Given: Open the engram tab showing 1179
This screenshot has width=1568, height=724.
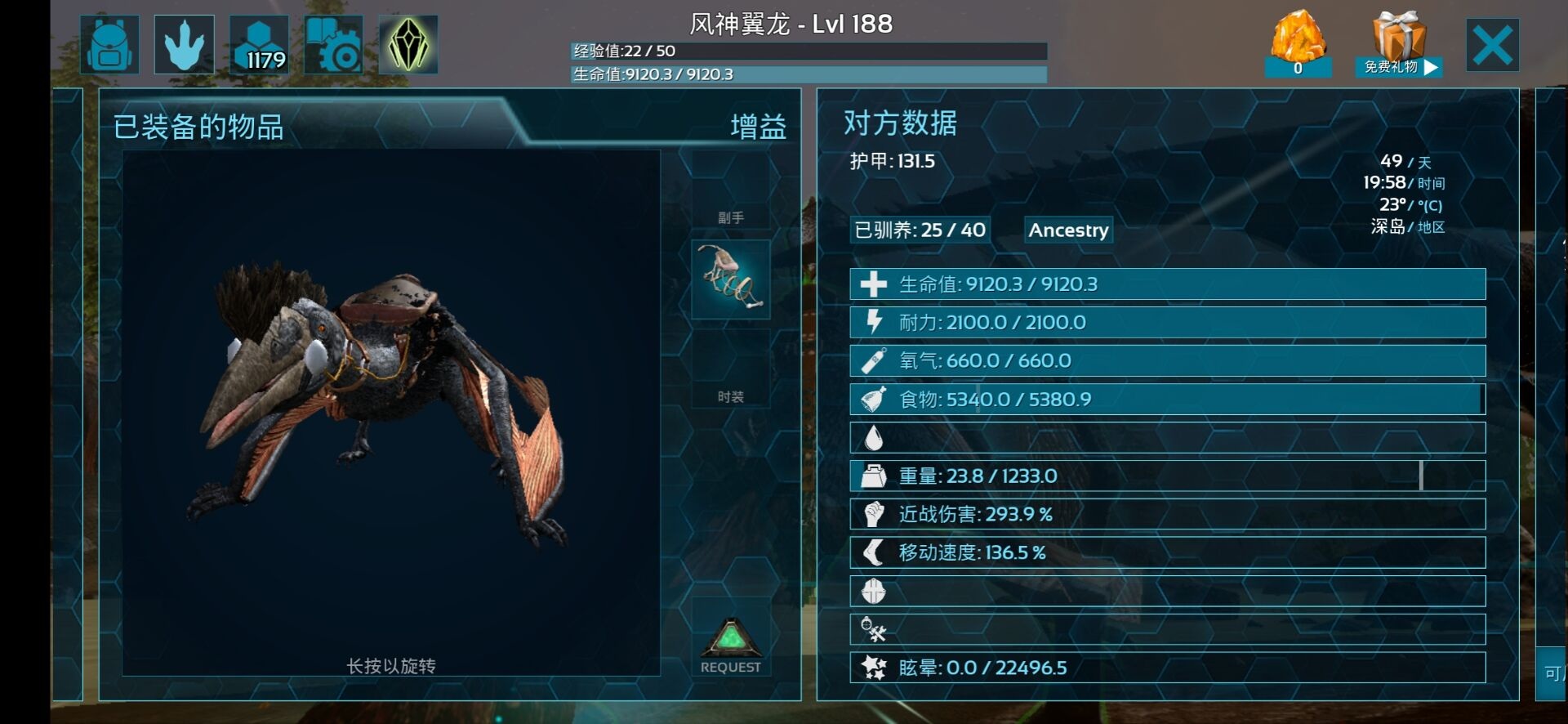Looking at the screenshot, I should (259, 45).
